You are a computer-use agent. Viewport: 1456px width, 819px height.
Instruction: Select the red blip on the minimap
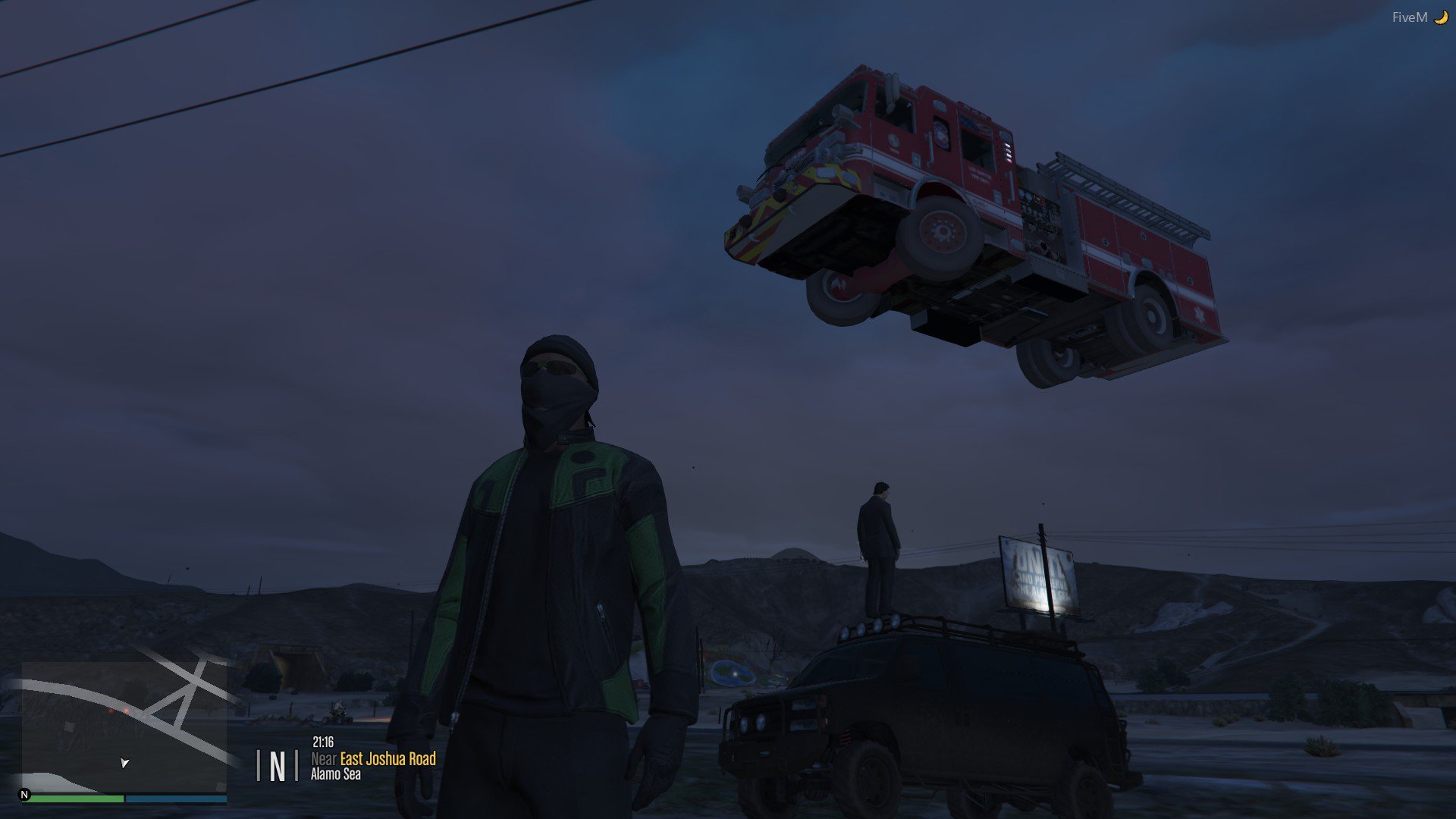[x=127, y=711]
